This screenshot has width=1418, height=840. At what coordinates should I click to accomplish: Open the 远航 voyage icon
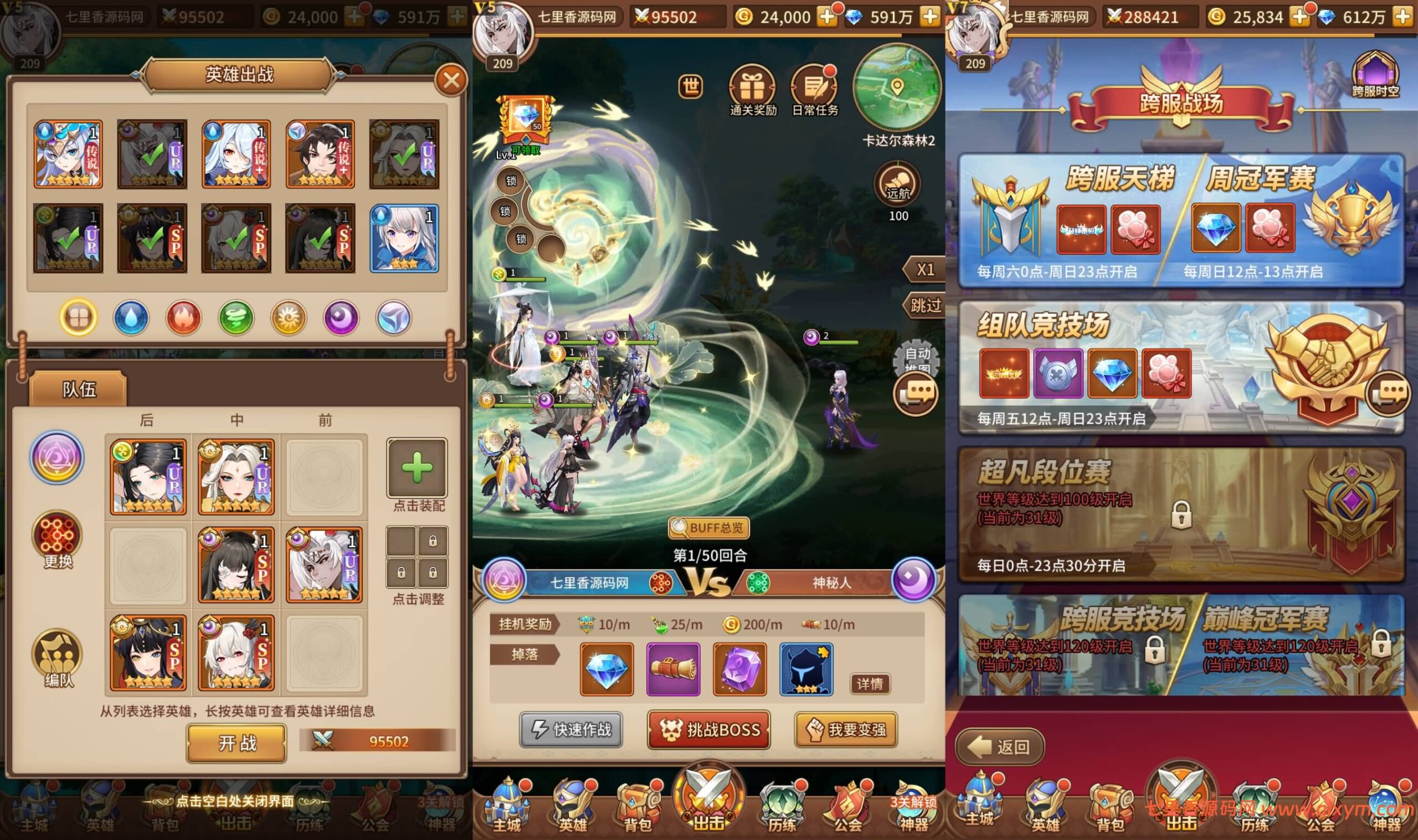(x=898, y=185)
